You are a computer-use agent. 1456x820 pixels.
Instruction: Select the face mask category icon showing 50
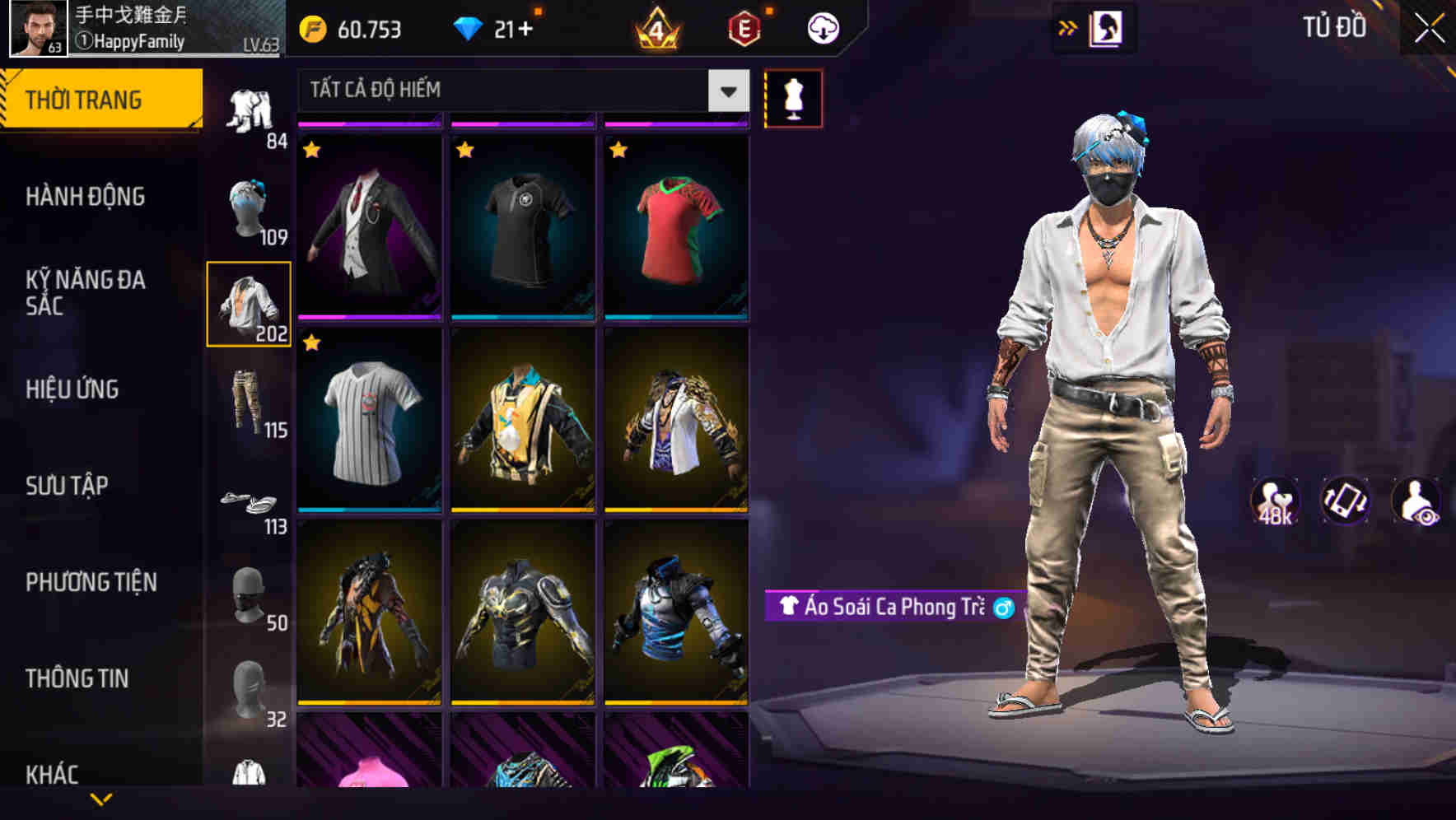tap(250, 597)
